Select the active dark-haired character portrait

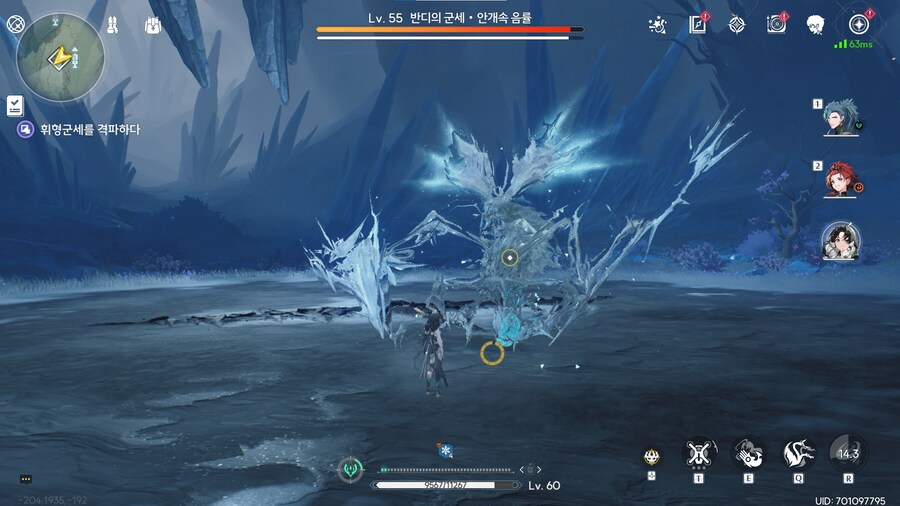pyautogui.click(x=837, y=240)
